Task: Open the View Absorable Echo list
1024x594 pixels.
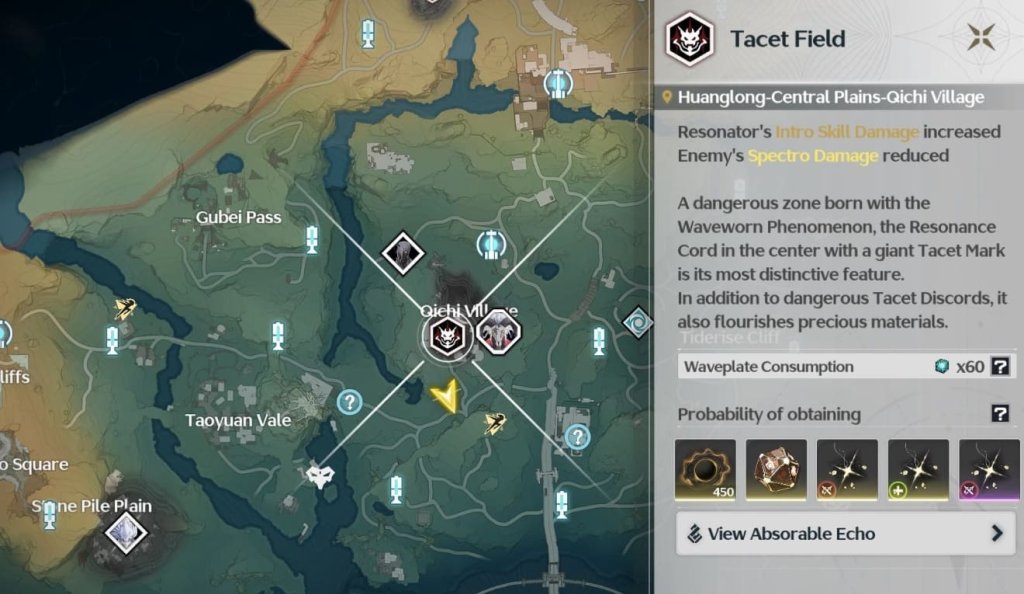Action: [846, 533]
